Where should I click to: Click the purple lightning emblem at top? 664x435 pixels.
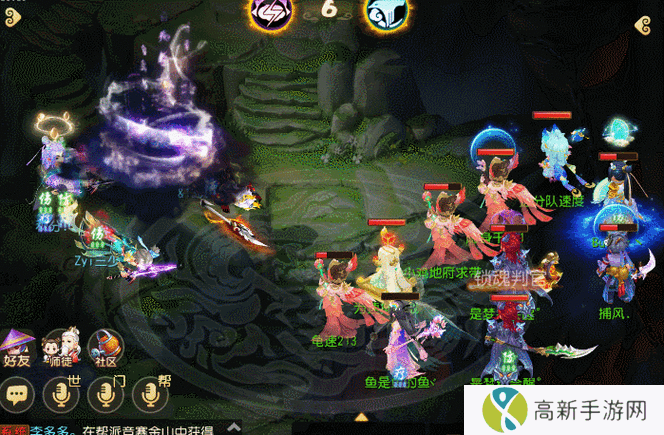[x=270, y=12]
